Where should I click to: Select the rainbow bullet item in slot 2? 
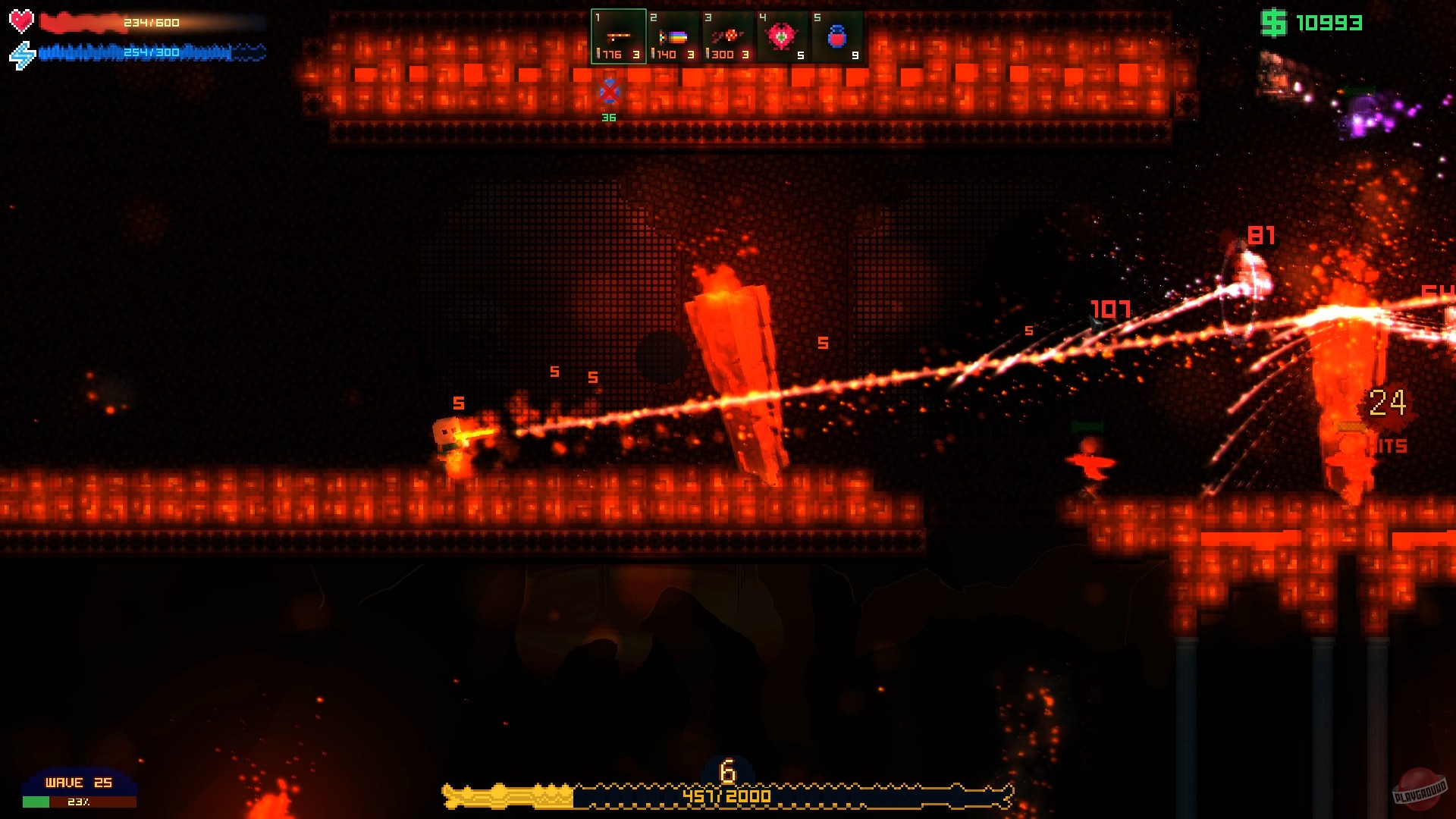coord(674,34)
